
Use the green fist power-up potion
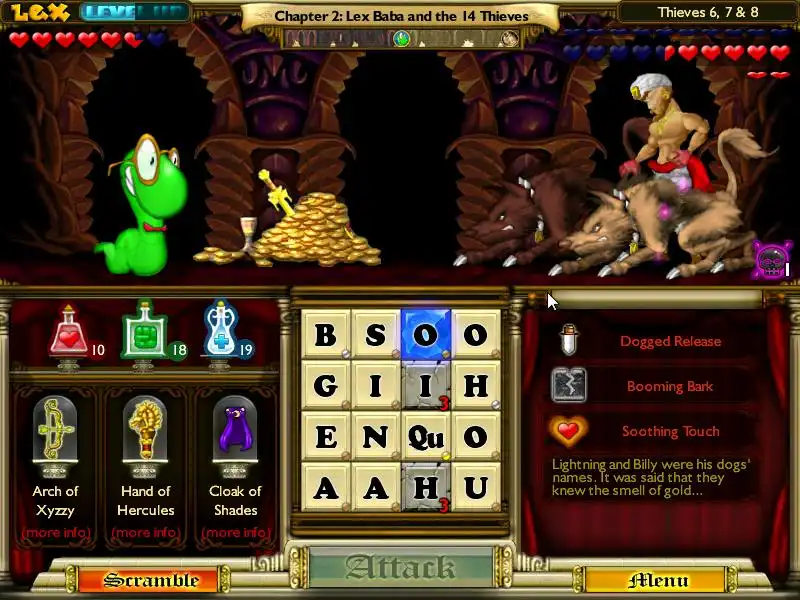click(x=141, y=332)
